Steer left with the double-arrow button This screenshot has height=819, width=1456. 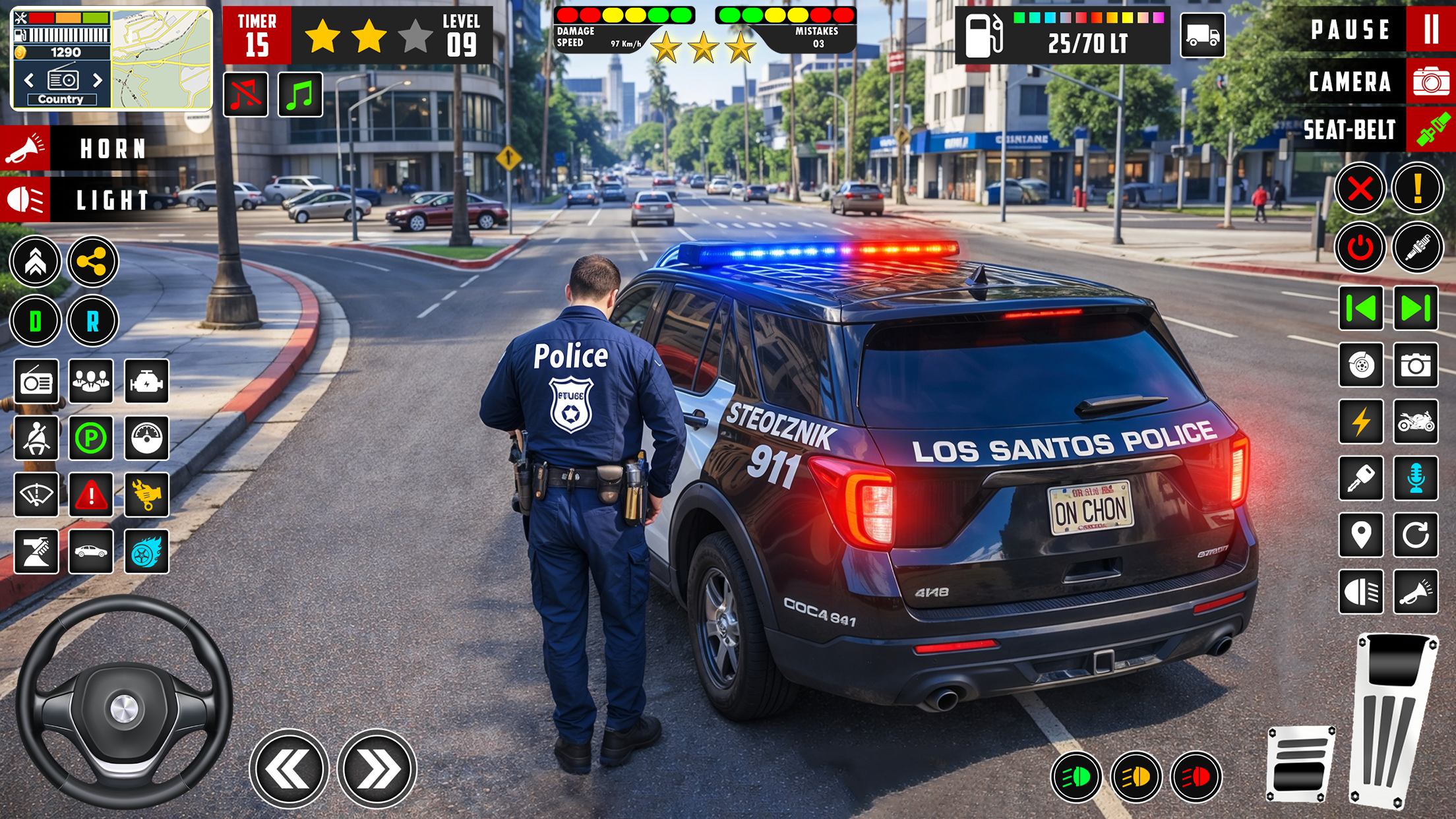click(289, 768)
